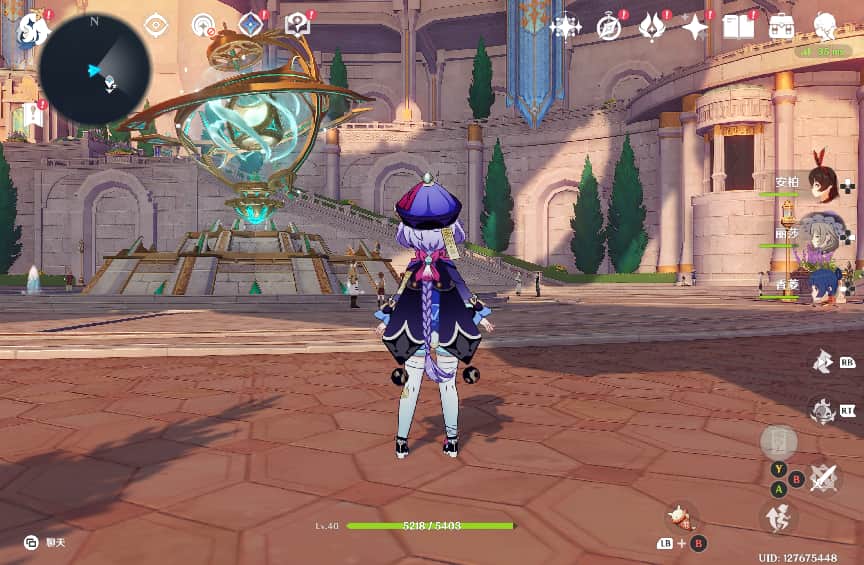The image size is (864, 565).
Task: Open the Paimon menu icon
Action: (33, 28)
